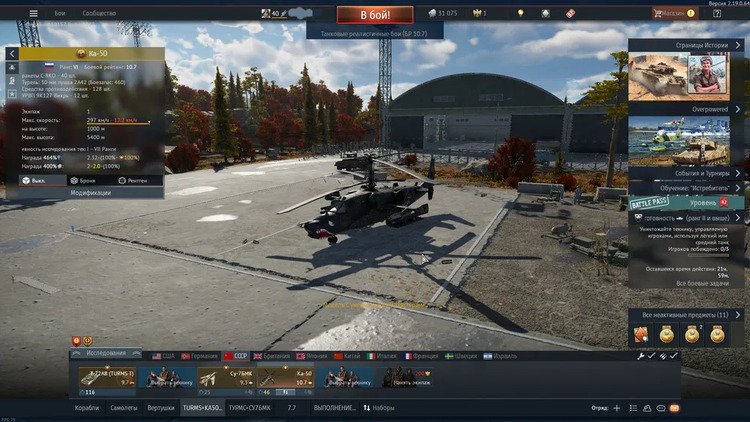Select the Су-76МК vehicle slot
Screen dimensions: 750x422
click(226, 378)
